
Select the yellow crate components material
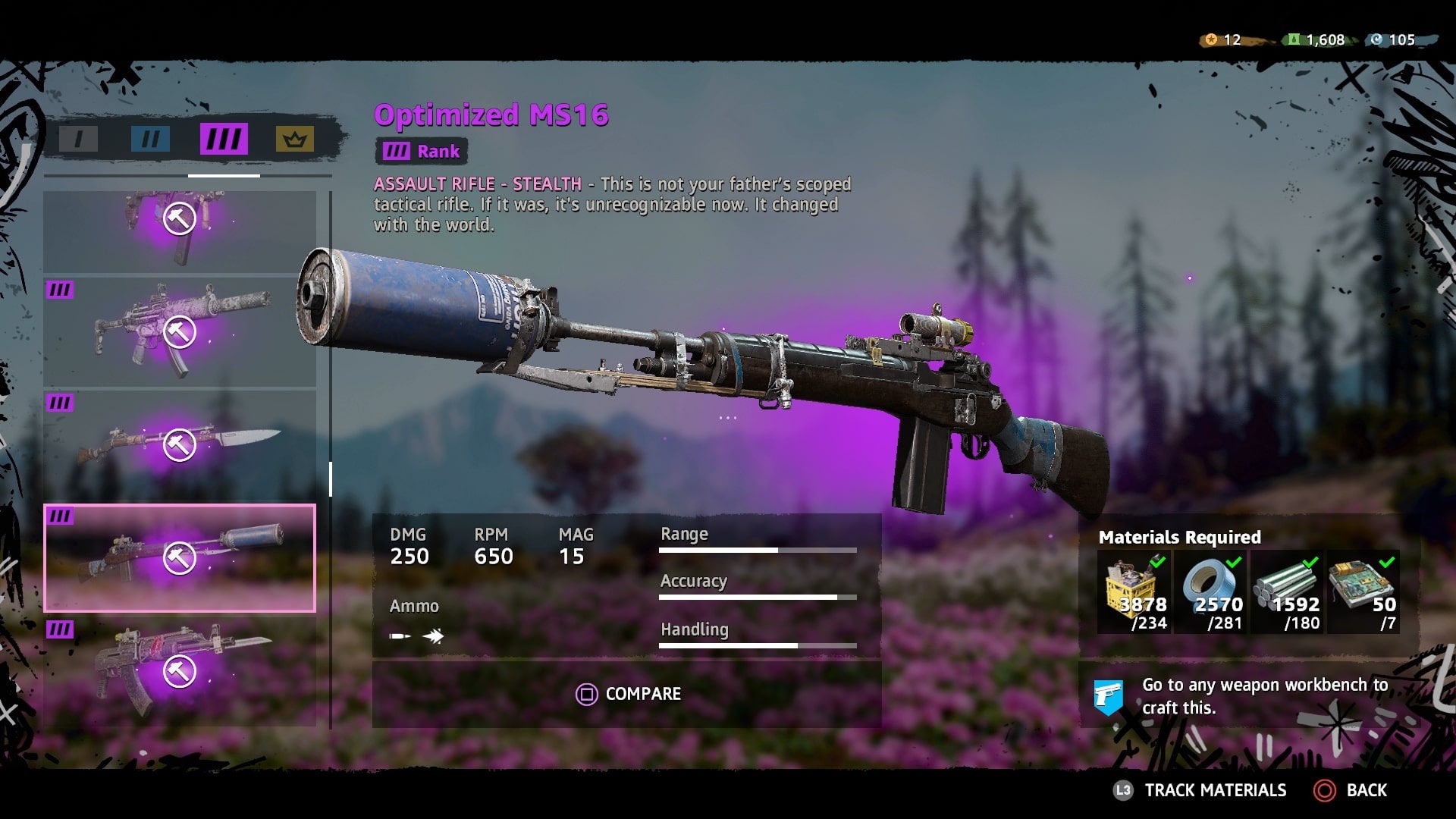(1134, 592)
